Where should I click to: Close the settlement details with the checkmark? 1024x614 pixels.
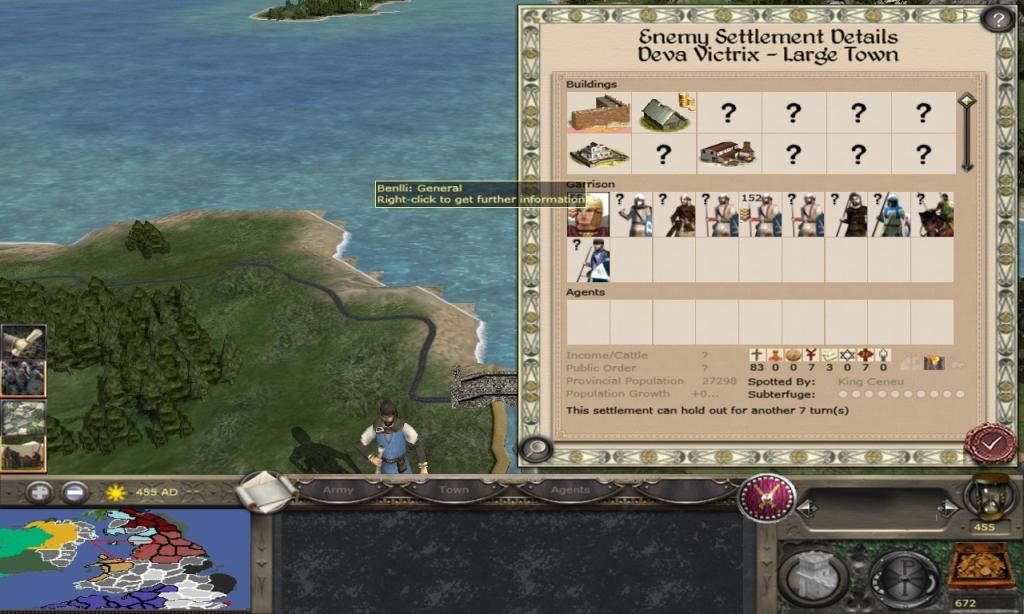990,443
